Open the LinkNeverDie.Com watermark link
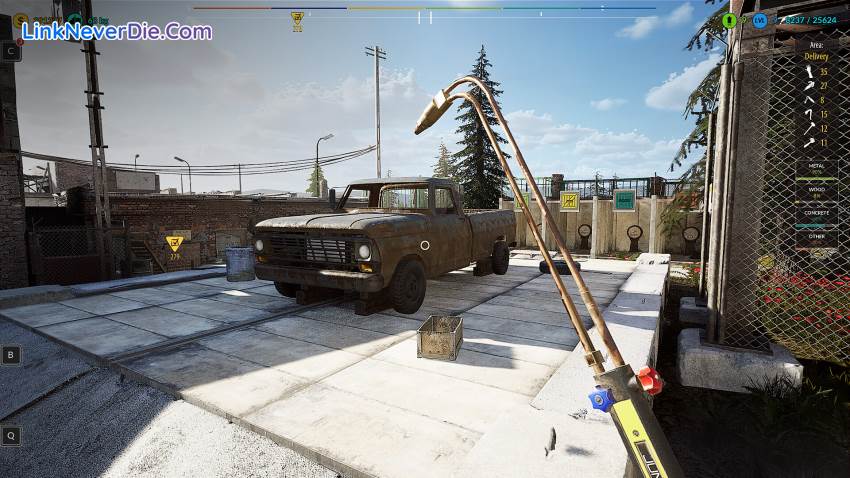 pyautogui.click(x=117, y=31)
